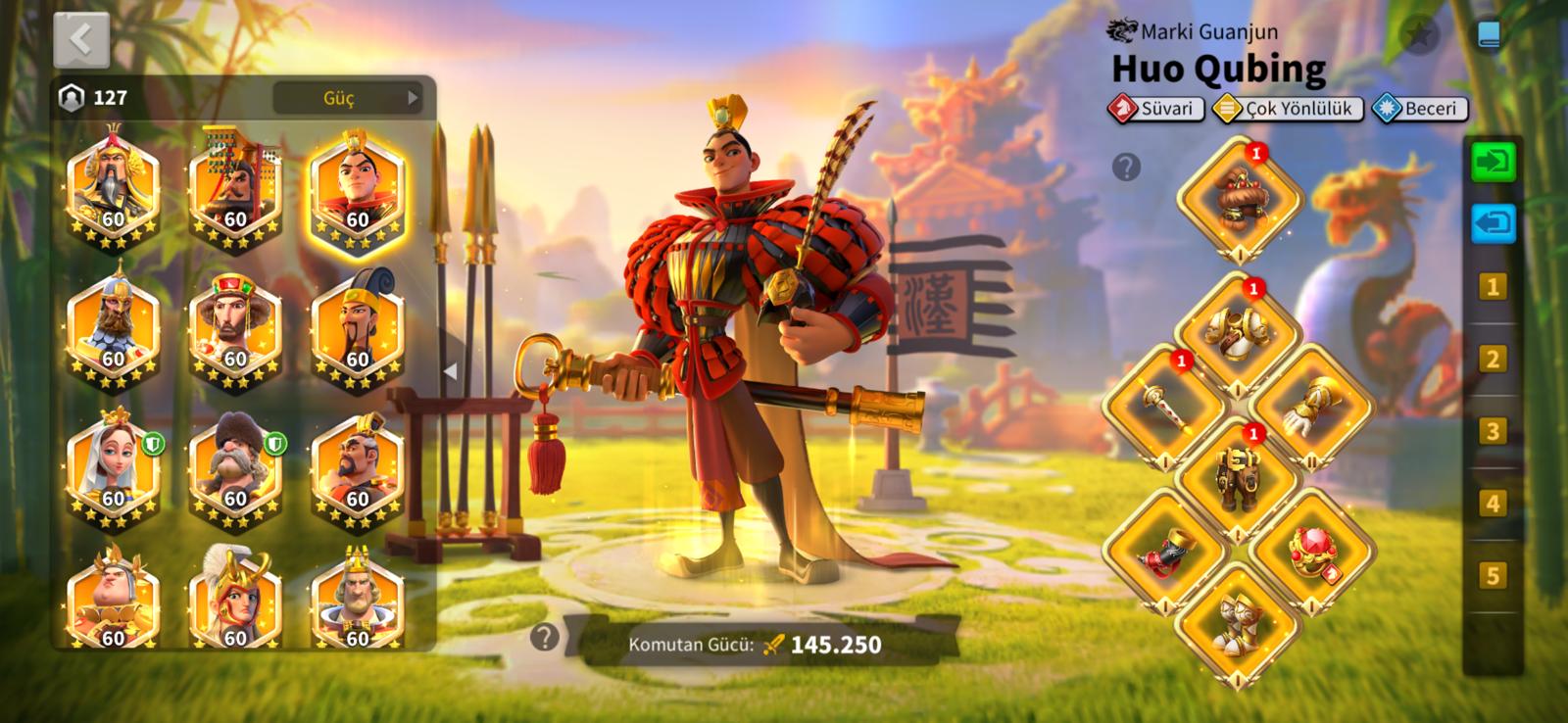Select the golden gloves equipment slot

1313,405
